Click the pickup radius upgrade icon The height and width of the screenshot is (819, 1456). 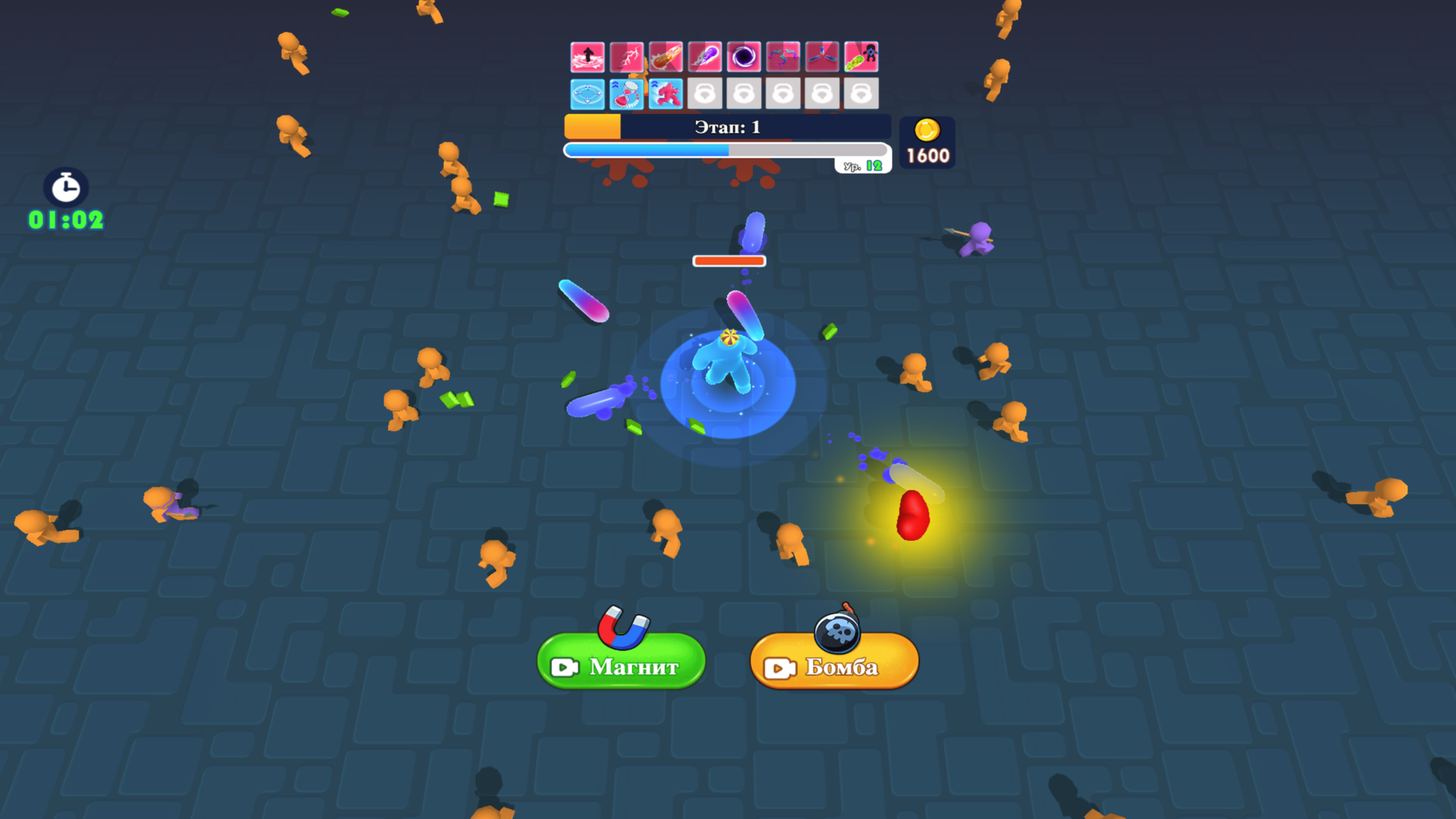coord(588,93)
